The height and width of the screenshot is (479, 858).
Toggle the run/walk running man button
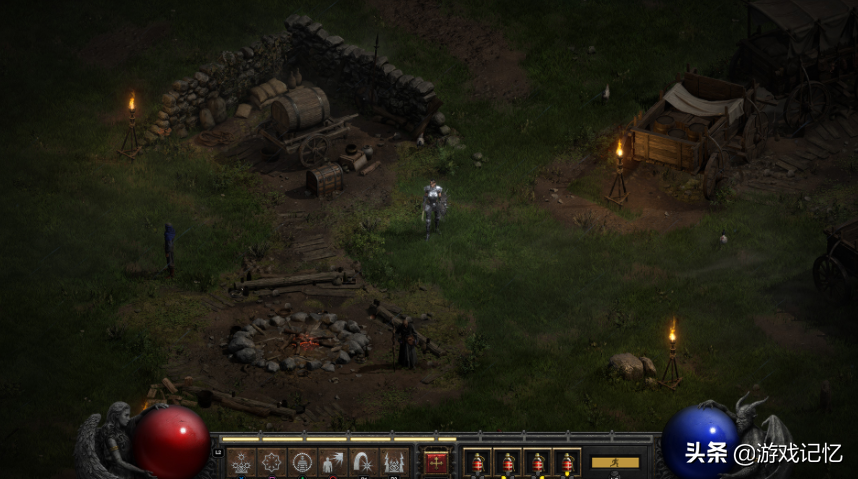tap(615, 462)
